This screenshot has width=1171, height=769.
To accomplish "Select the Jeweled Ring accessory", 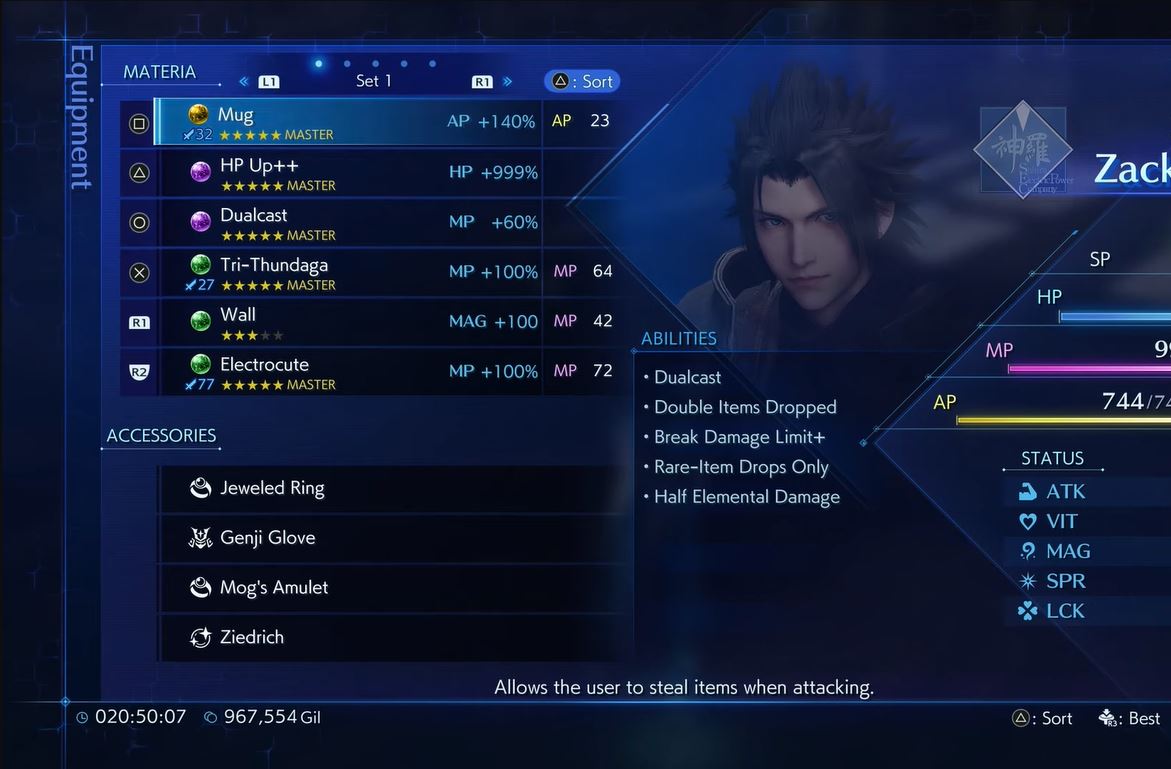I will 395,489.
